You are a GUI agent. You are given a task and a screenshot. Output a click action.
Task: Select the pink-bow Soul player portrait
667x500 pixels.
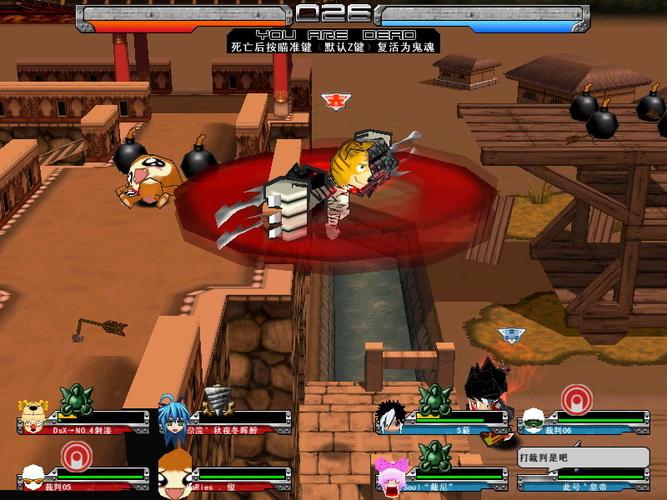(x=390, y=474)
